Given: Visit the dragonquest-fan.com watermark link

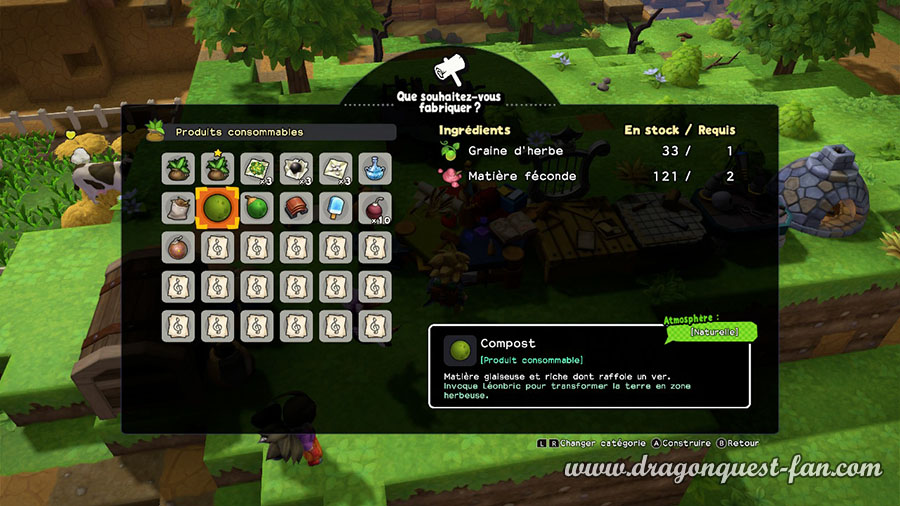Looking at the screenshot, I should [723, 468].
